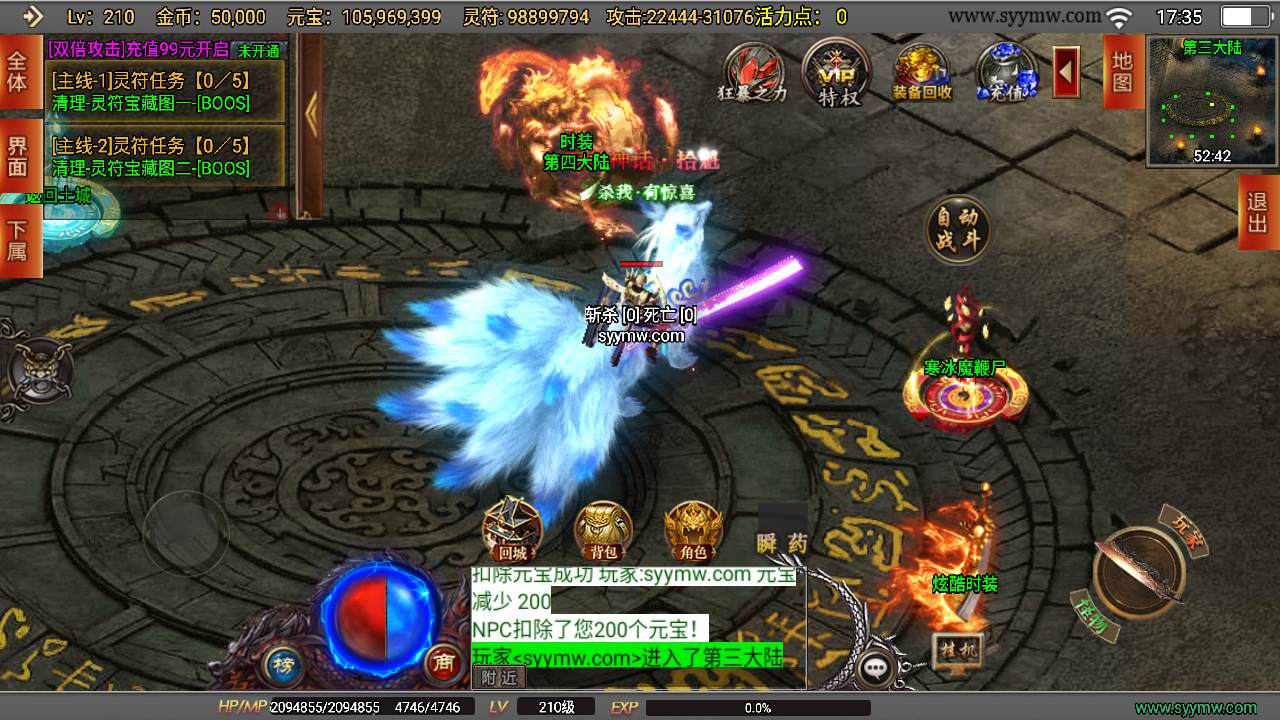Image resolution: width=1280 pixels, height=720 pixels.
Task: Select the 界面 interface tab
Action: (18, 157)
